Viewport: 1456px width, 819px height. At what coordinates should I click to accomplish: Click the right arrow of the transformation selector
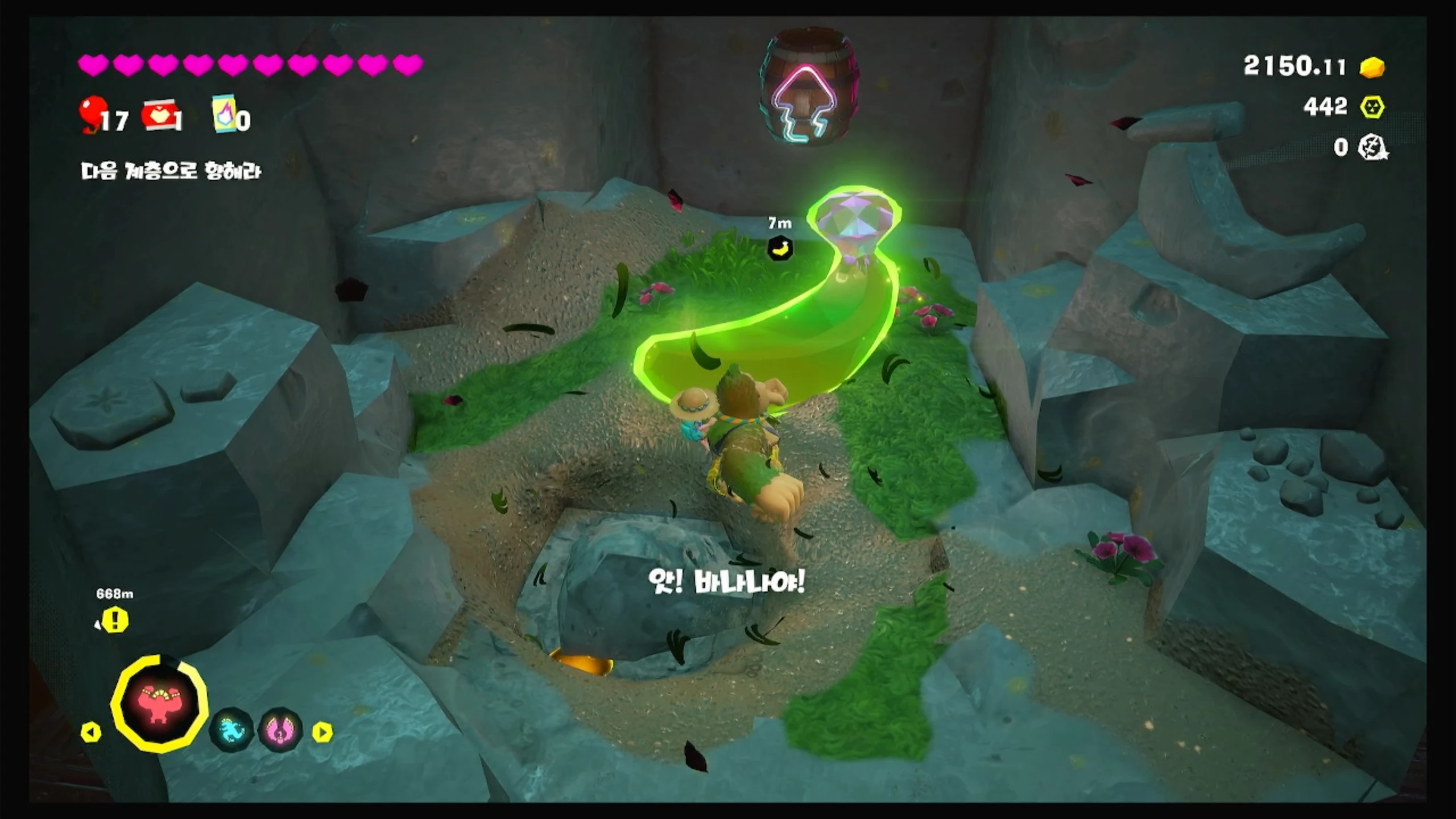(322, 732)
